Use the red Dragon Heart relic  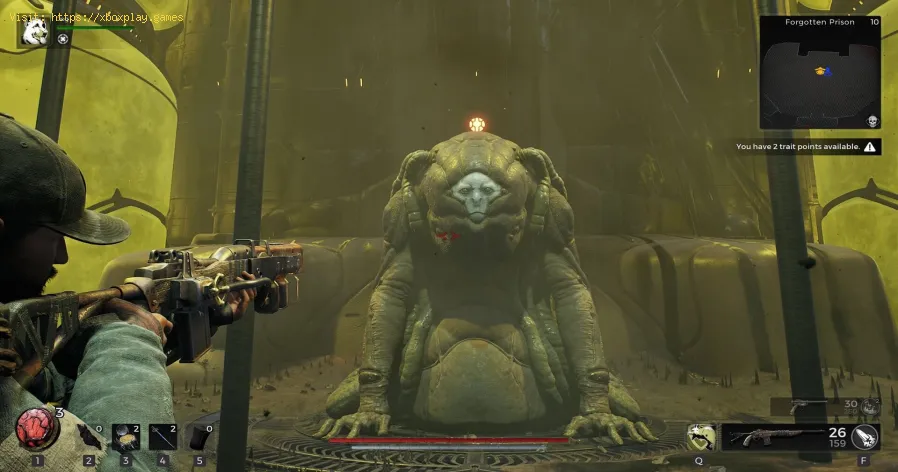pos(37,431)
